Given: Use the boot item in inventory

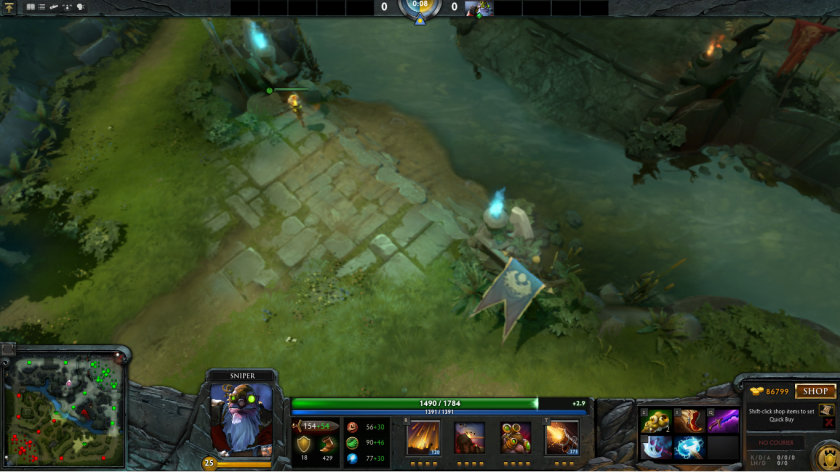Looking at the screenshot, I should point(689,421).
